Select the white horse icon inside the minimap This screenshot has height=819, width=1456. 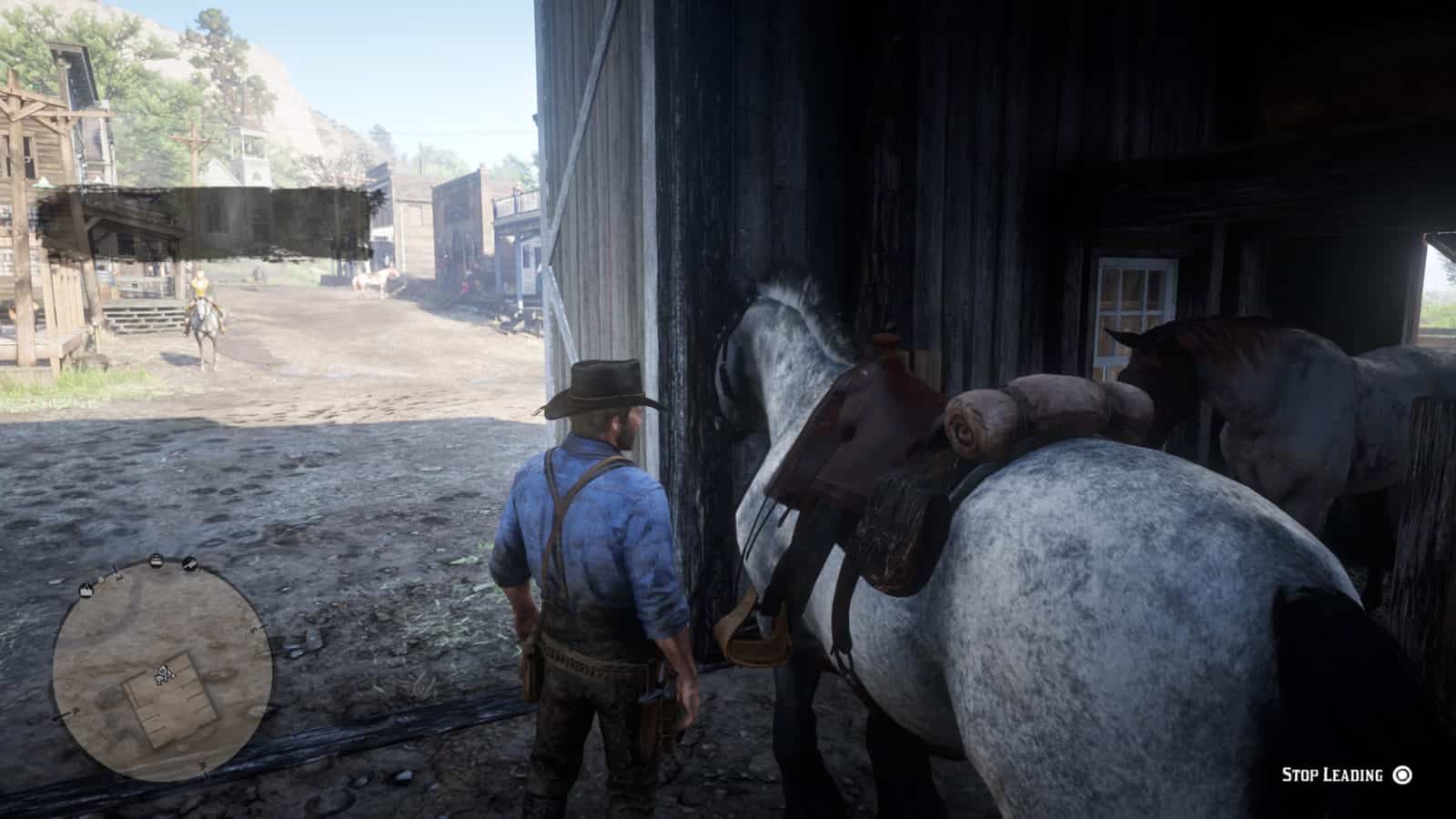pyautogui.click(x=160, y=679)
